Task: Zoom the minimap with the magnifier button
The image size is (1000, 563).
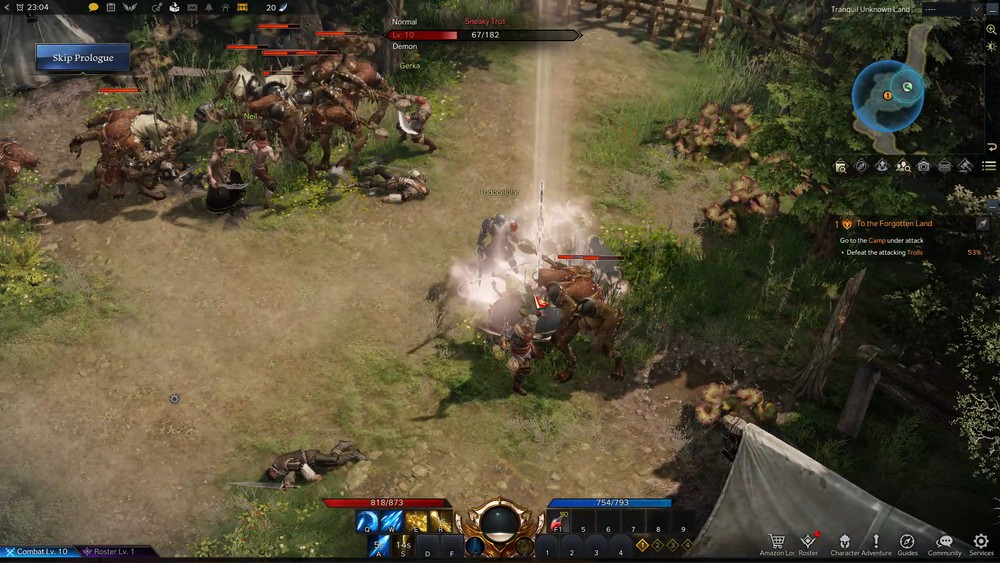Action: (x=991, y=30)
